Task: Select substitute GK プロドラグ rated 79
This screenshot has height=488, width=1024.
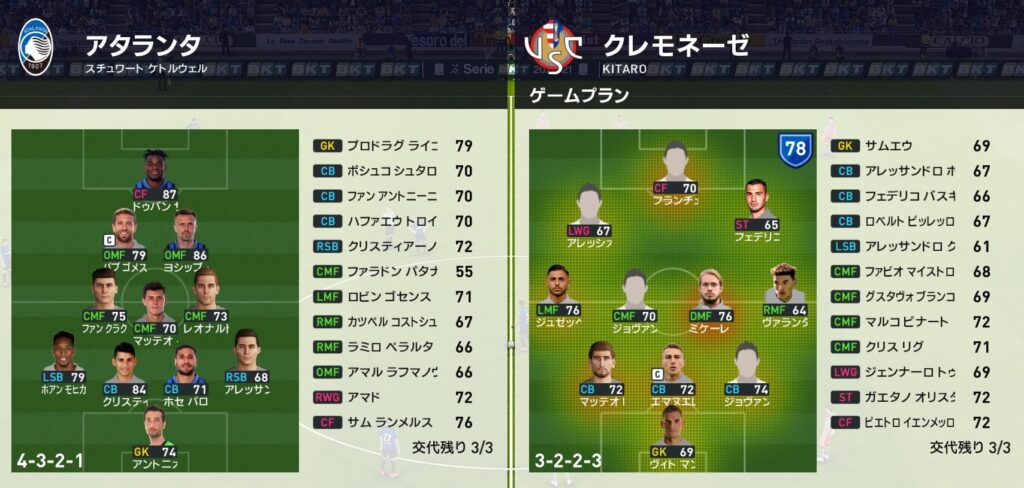Action: (392, 146)
